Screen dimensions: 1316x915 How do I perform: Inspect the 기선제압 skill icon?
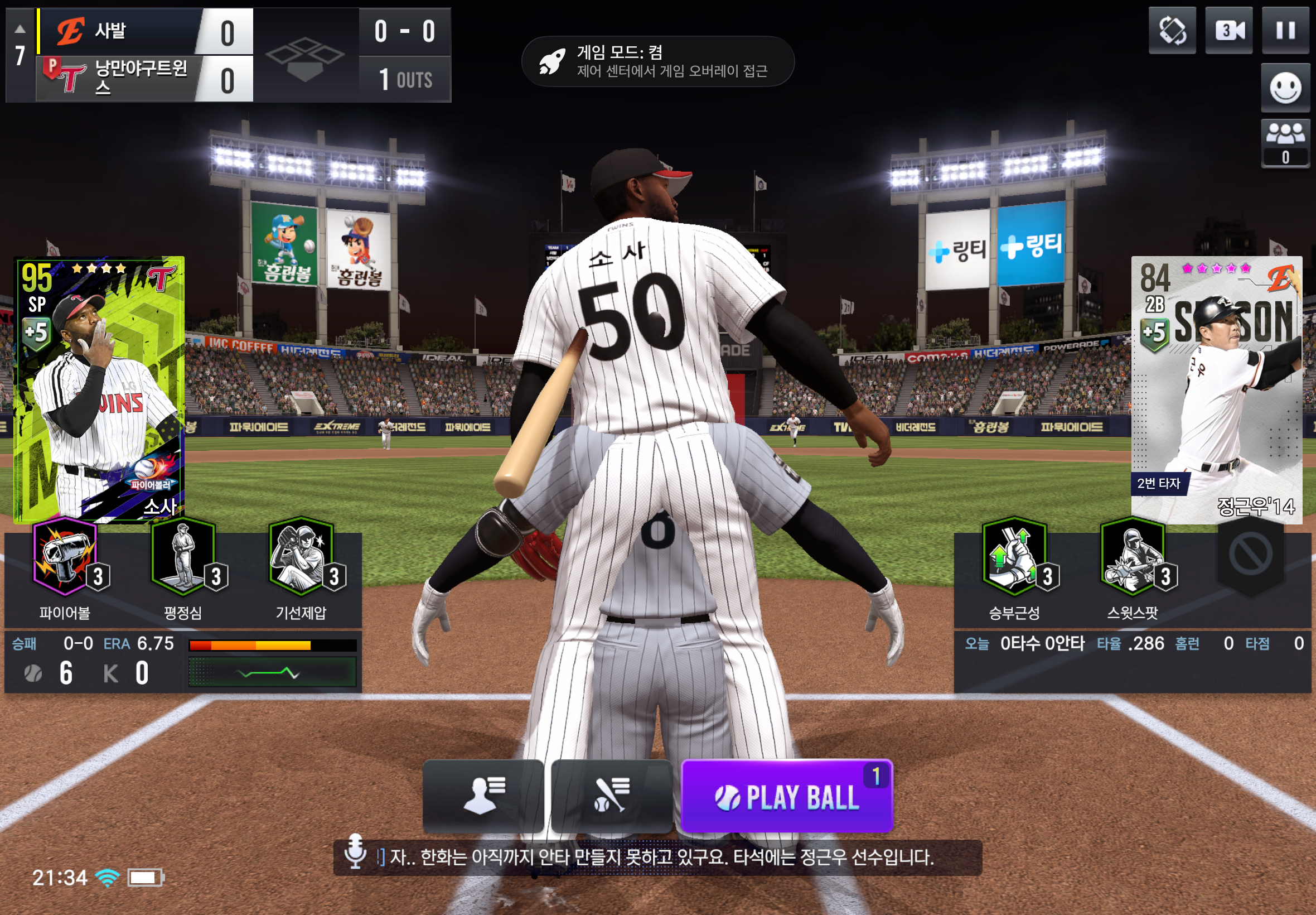click(x=301, y=557)
